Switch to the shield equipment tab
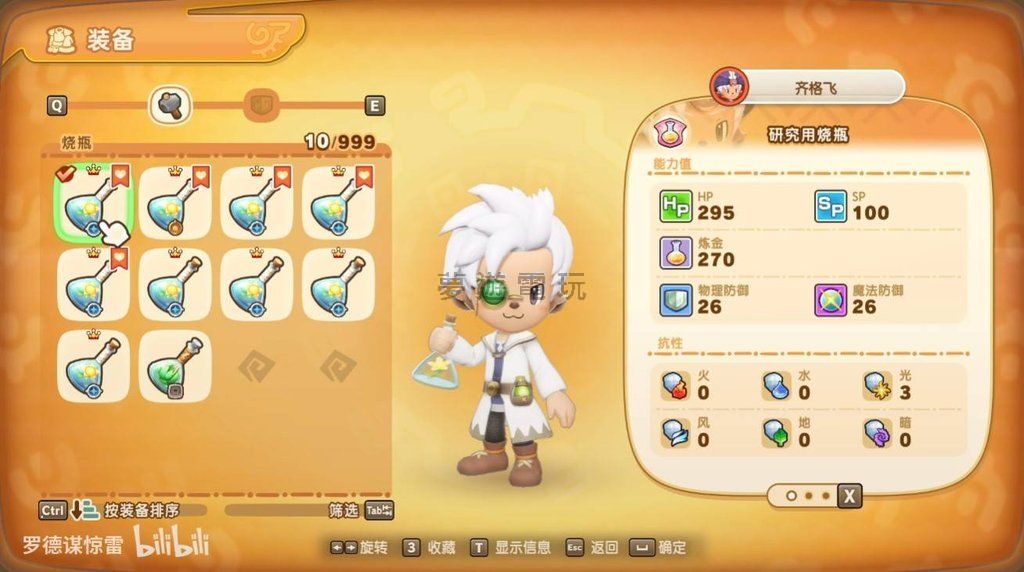 [x=262, y=104]
